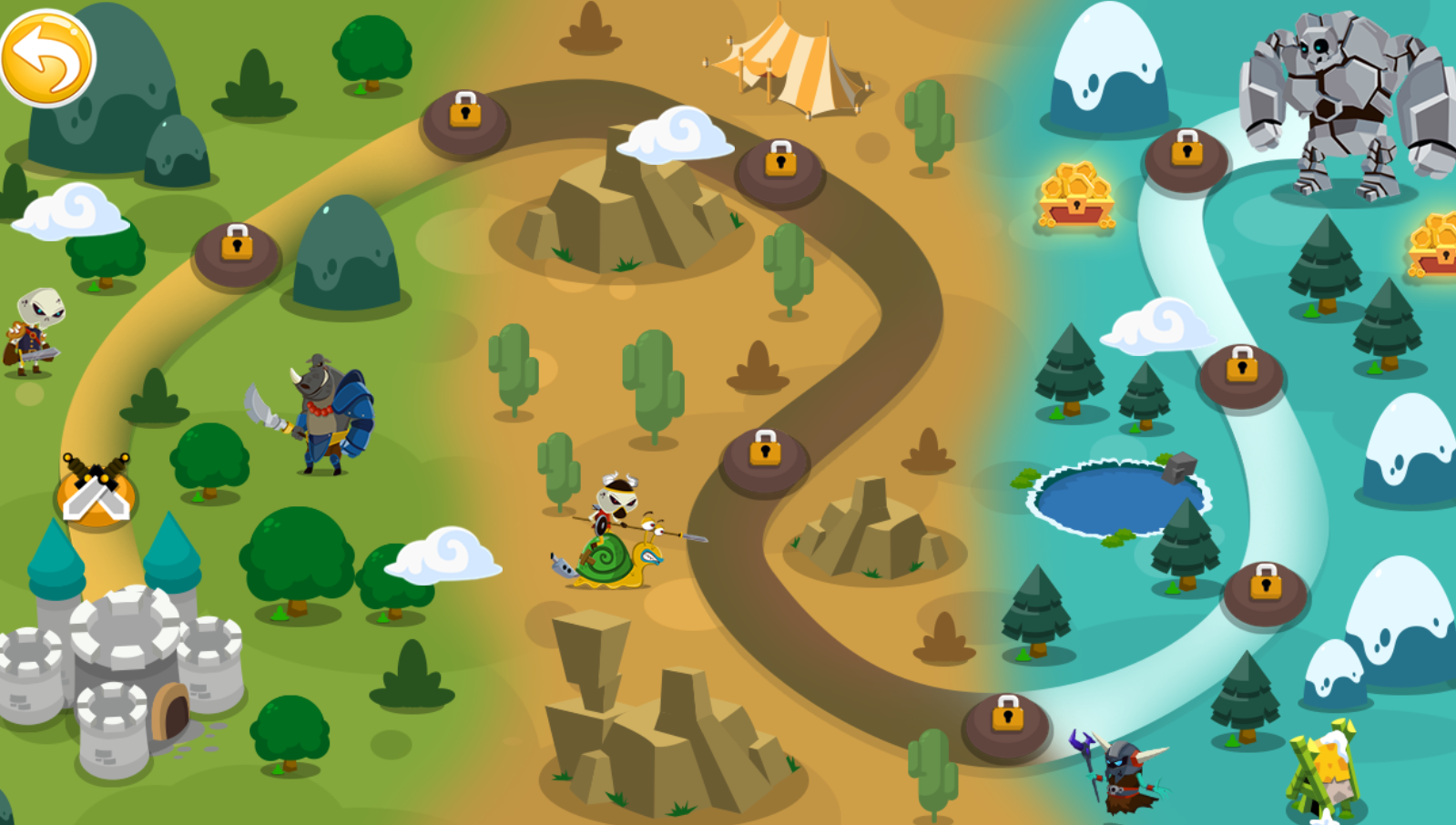
Task: Choose the locked level beside the stone golem
Action: tap(1186, 156)
